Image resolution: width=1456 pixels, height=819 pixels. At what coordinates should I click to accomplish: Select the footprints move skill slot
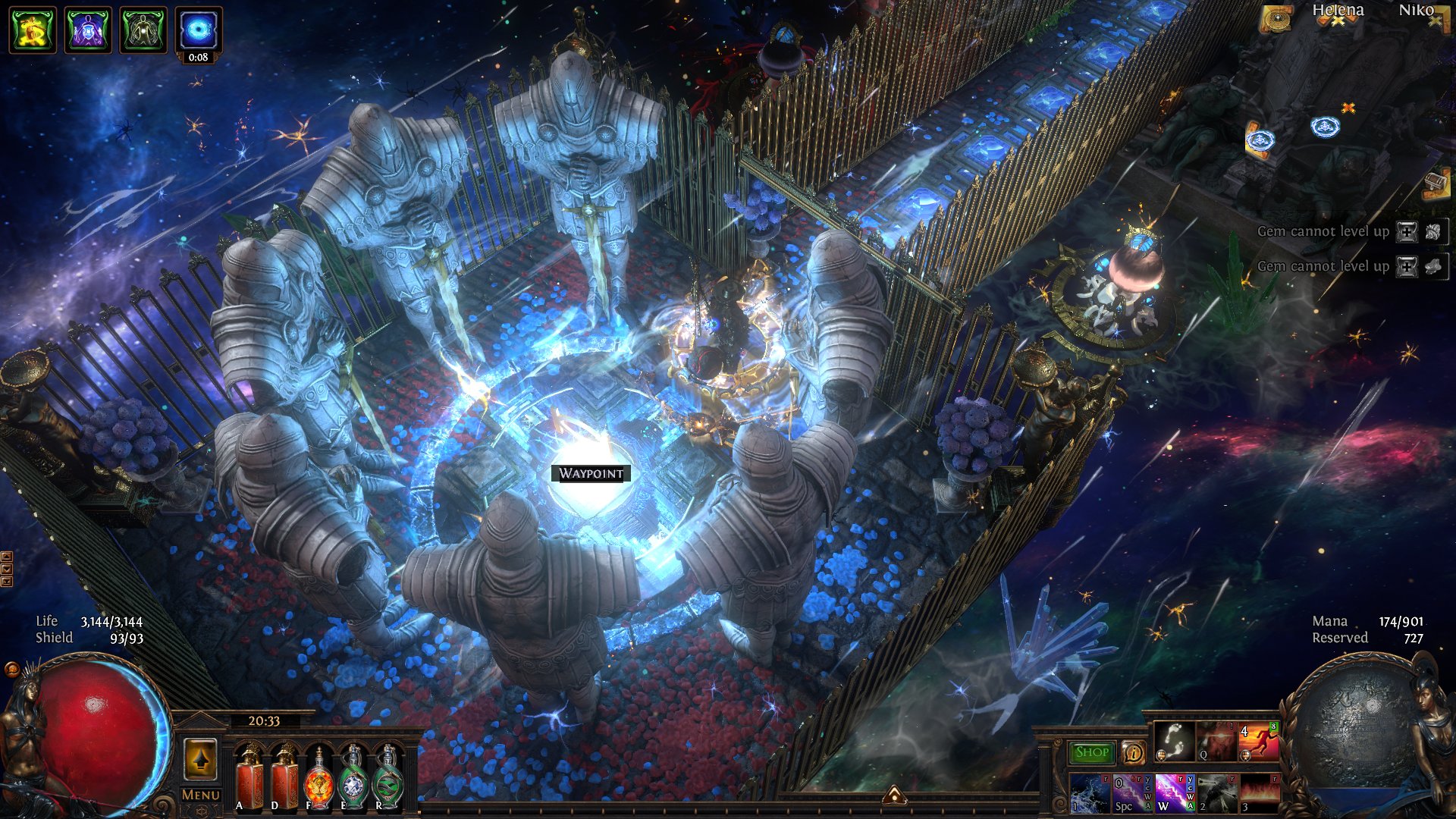1174,742
